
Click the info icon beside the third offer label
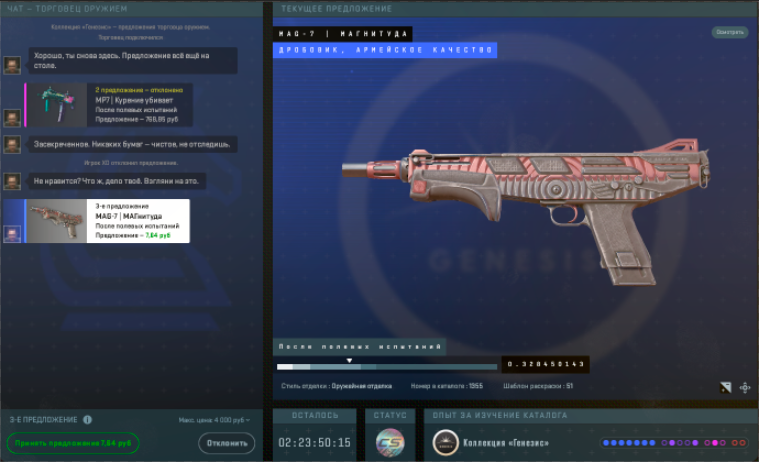(88, 420)
